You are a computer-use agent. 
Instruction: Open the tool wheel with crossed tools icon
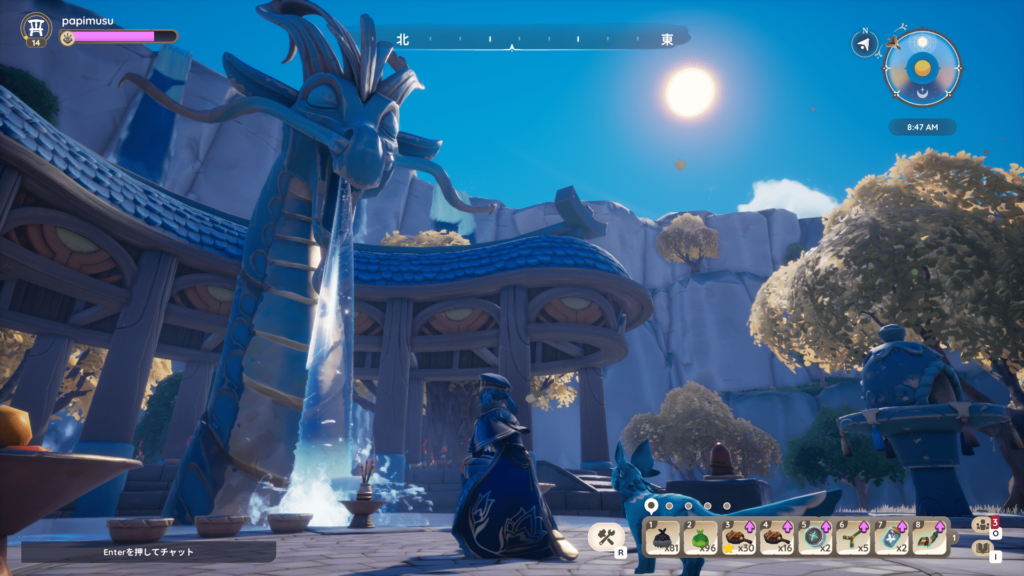point(605,537)
